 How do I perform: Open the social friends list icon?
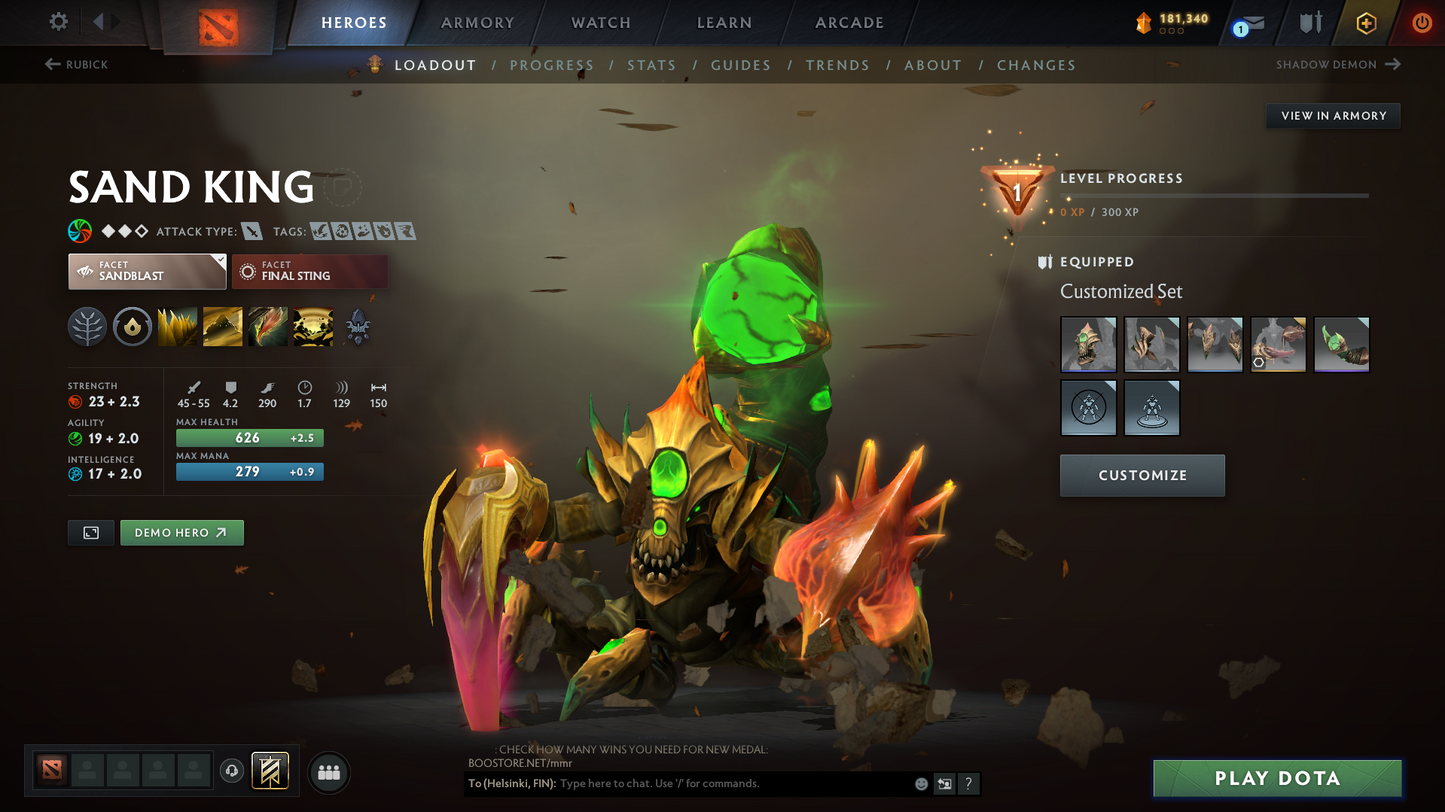329,771
